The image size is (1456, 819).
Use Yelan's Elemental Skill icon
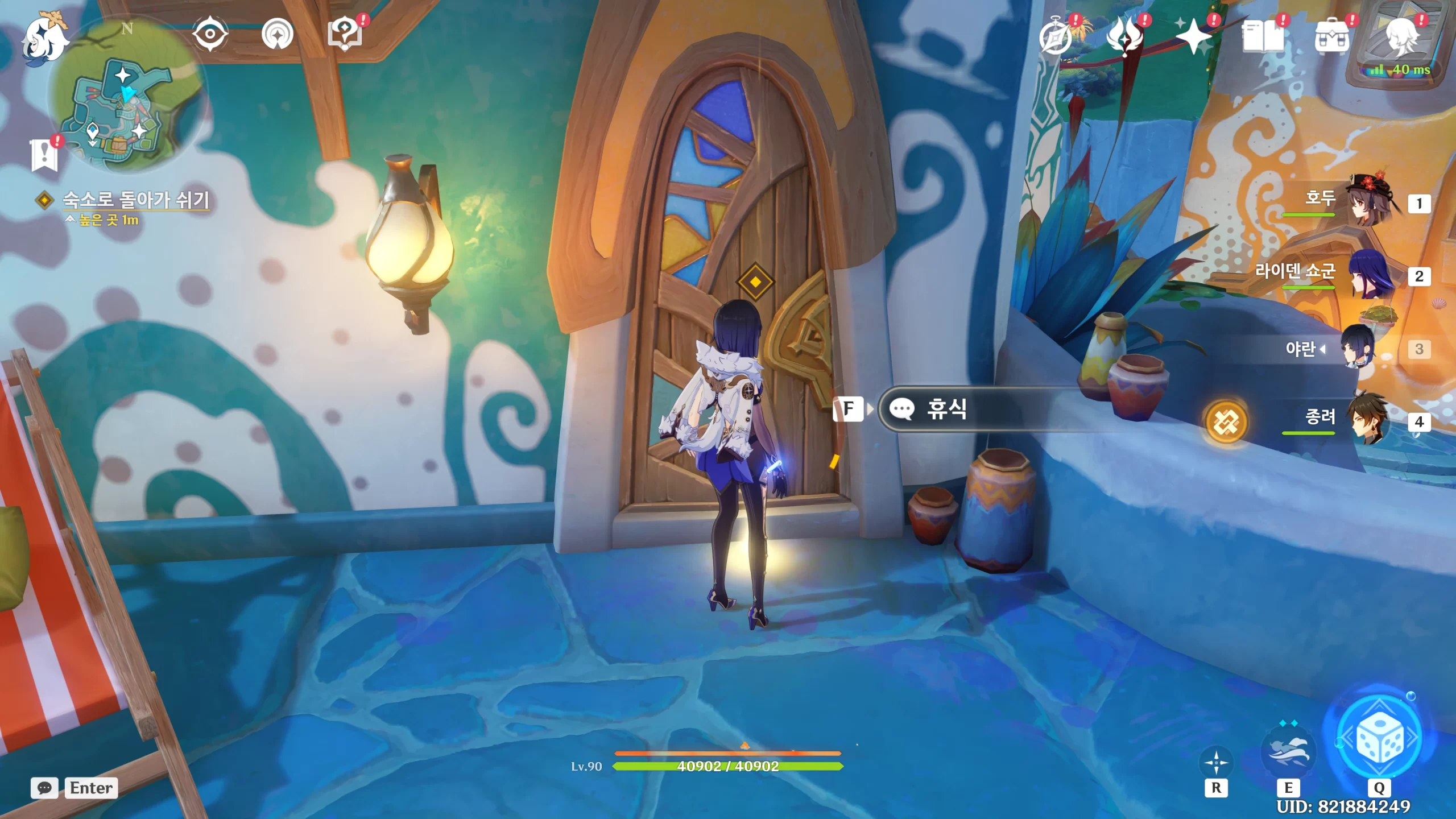tap(1288, 751)
